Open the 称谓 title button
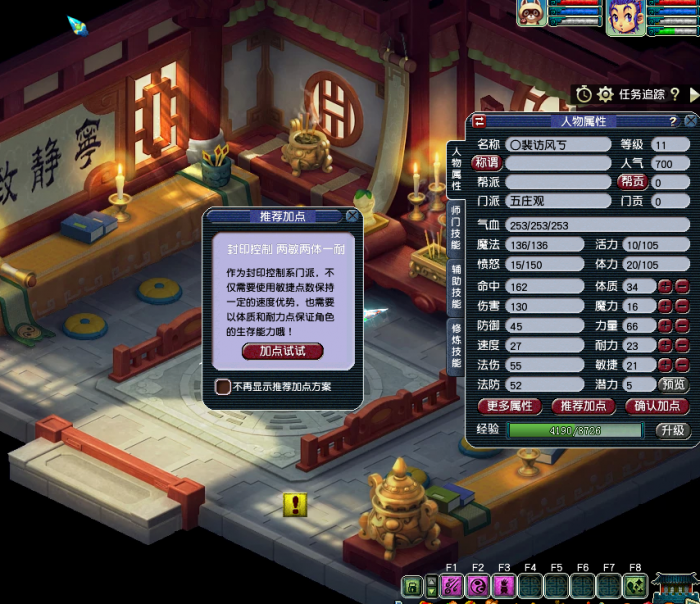Viewport: 700px width, 604px height. click(x=486, y=163)
